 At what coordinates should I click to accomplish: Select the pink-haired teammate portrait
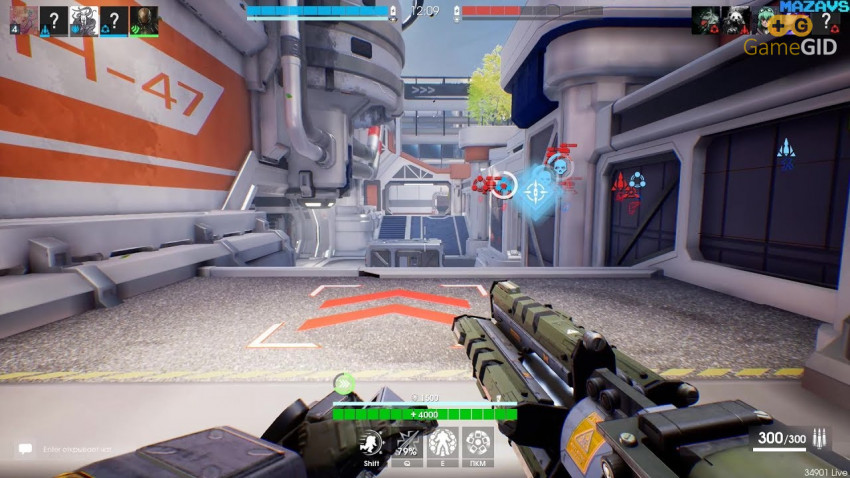click(22, 20)
